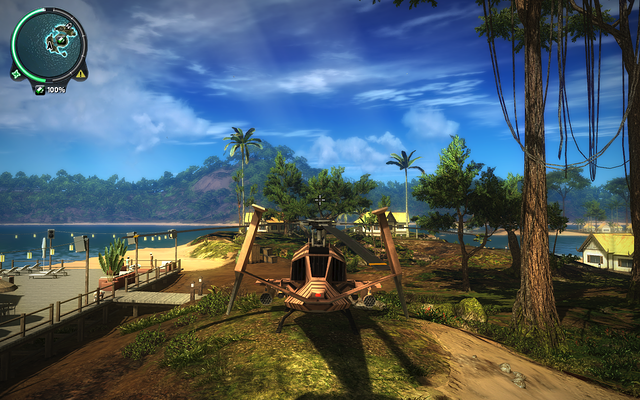Click the green chaos star icon
This screenshot has height=400, width=640.
[x=16, y=73]
